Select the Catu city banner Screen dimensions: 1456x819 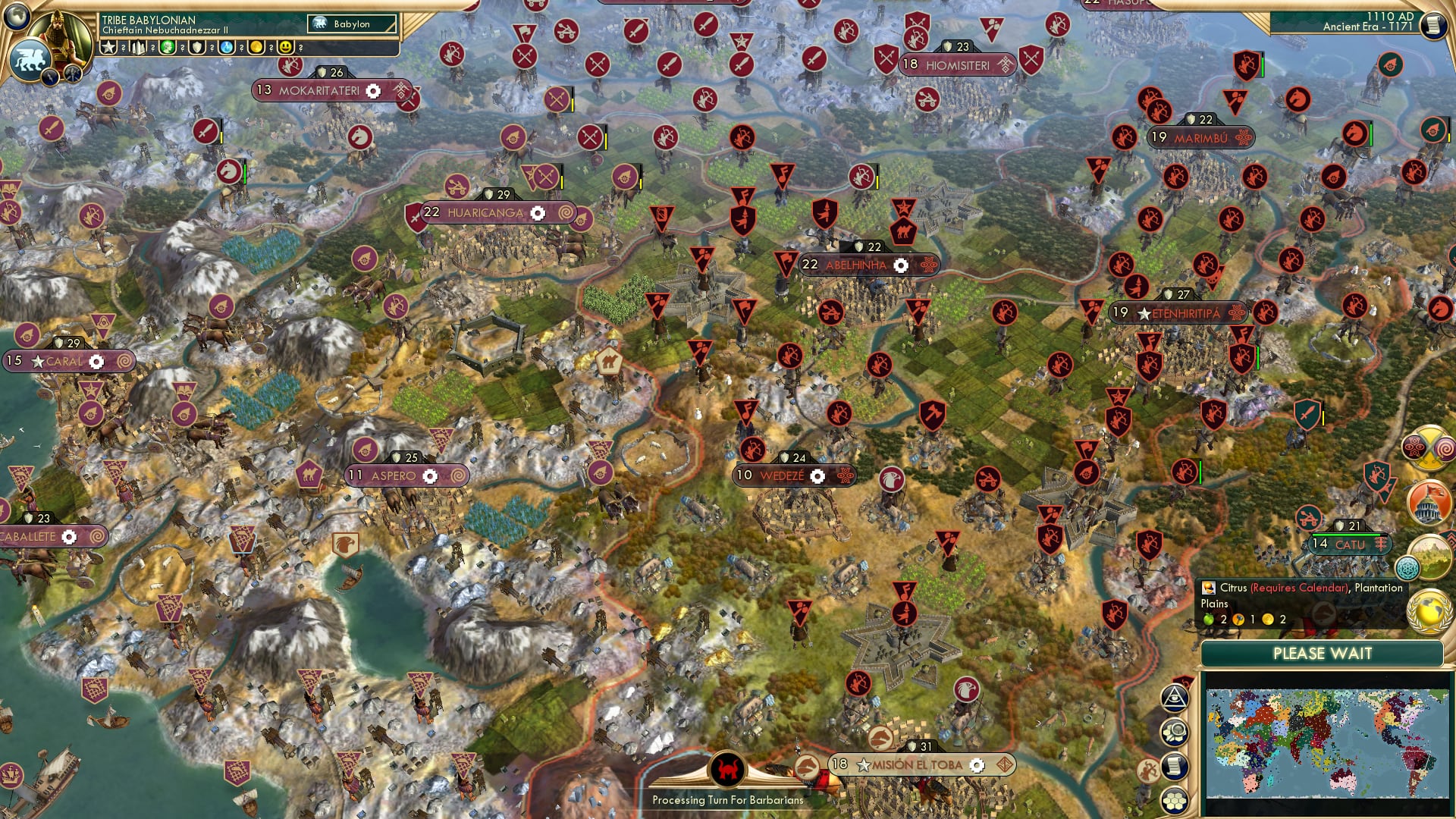(1351, 544)
